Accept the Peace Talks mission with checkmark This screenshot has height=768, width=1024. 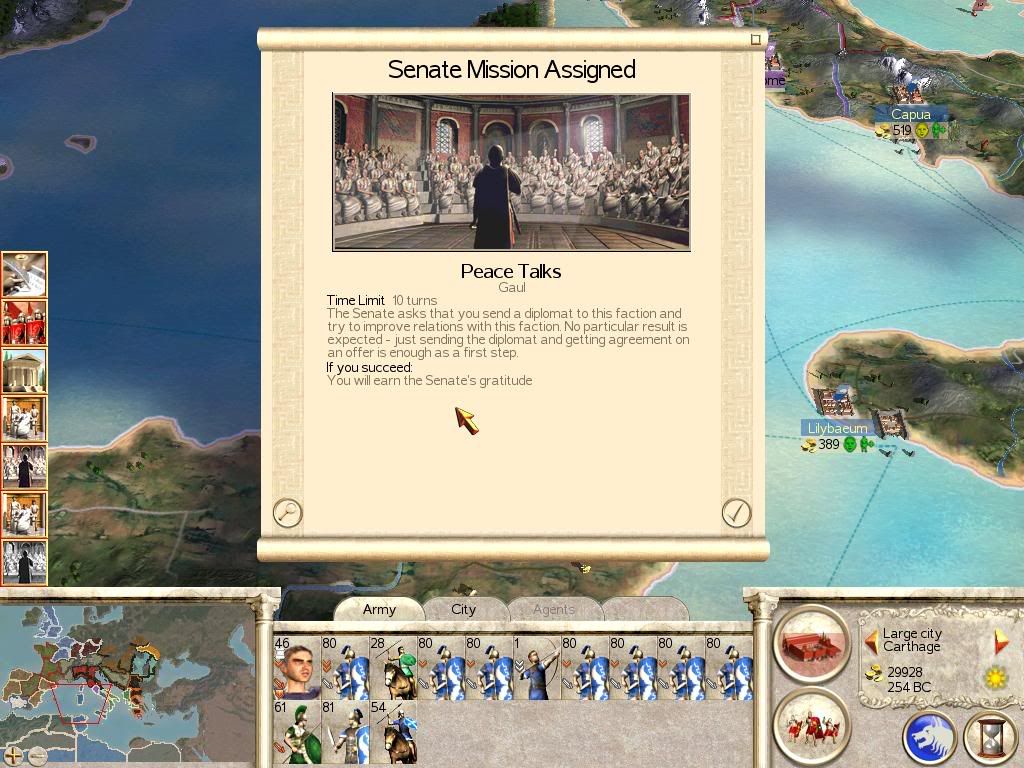pyautogui.click(x=736, y=513)
